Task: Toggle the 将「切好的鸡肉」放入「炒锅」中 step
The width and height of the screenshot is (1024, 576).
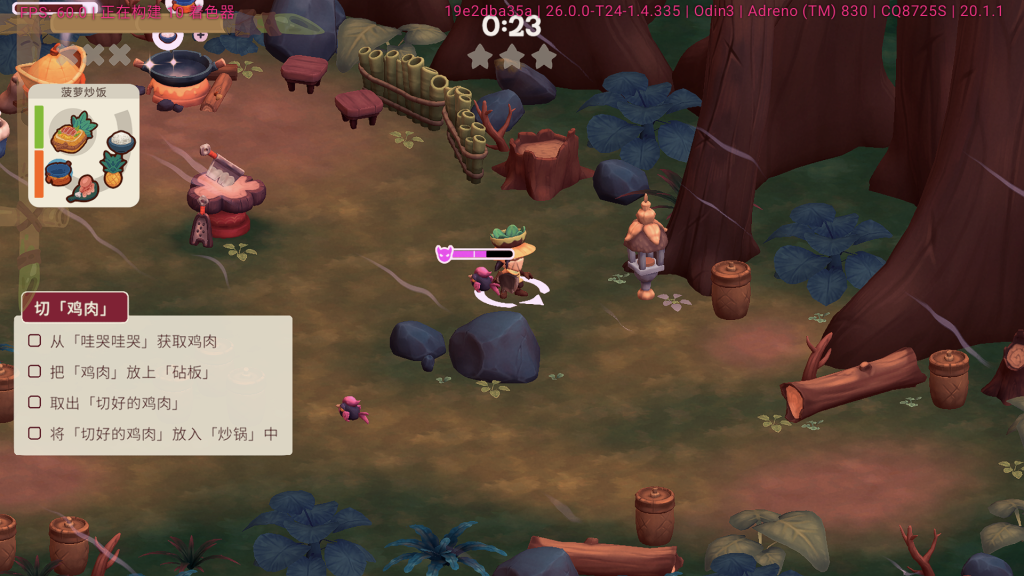Action: click(x=35, y=434)
